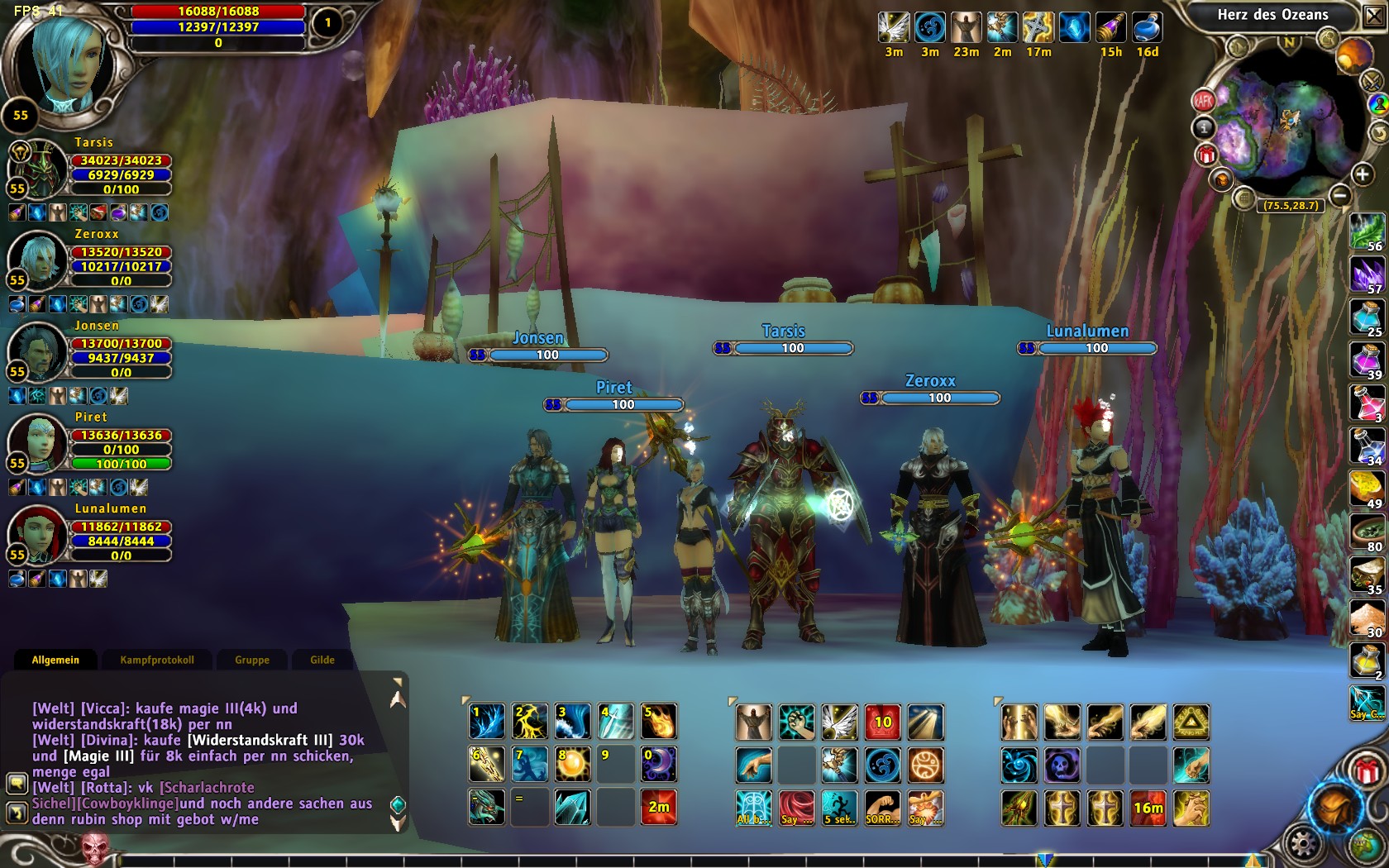
Task: Click the golden triangle rune ability
Action: (1191, 722)
